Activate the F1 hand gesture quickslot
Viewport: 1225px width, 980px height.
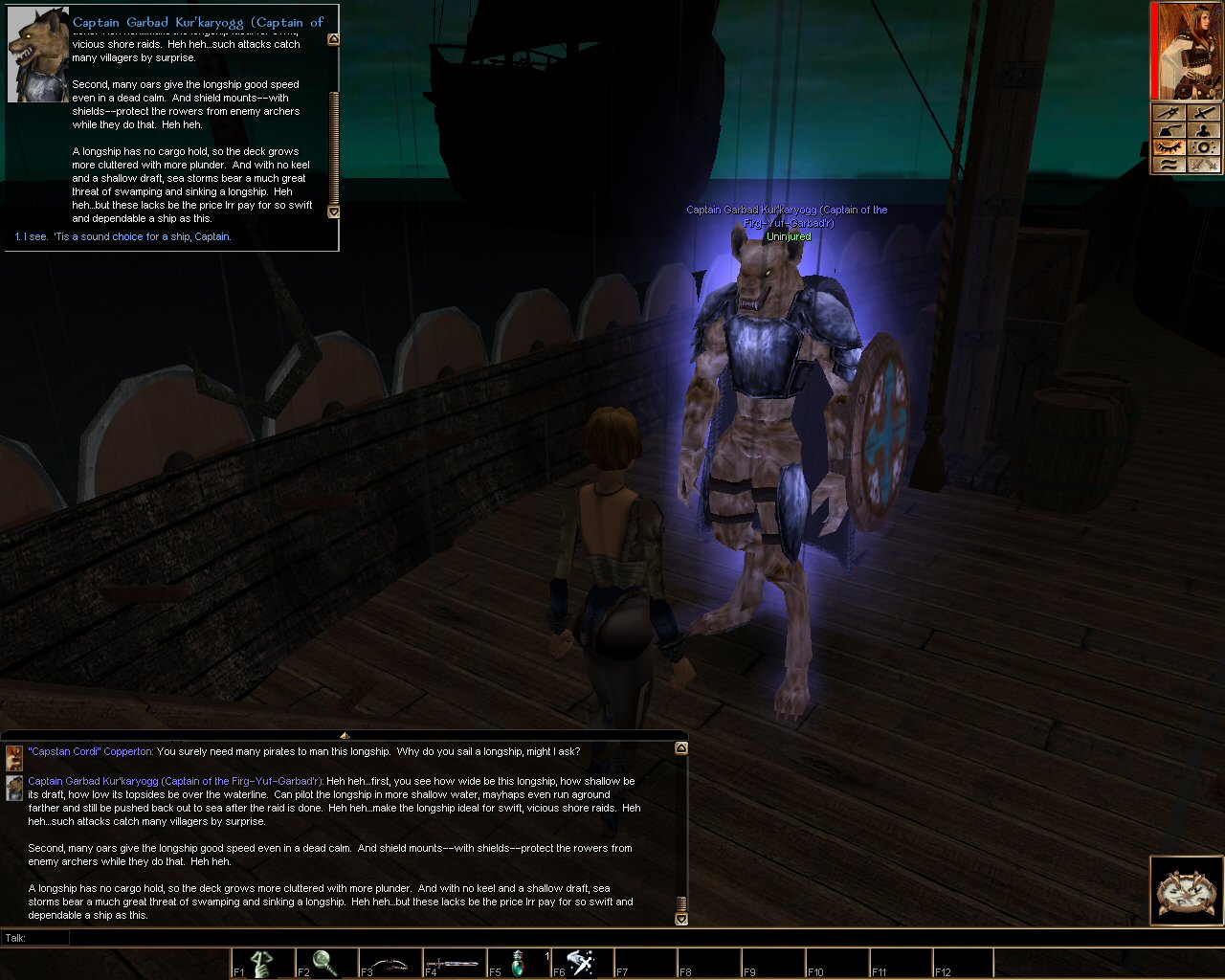click(262, 963)
